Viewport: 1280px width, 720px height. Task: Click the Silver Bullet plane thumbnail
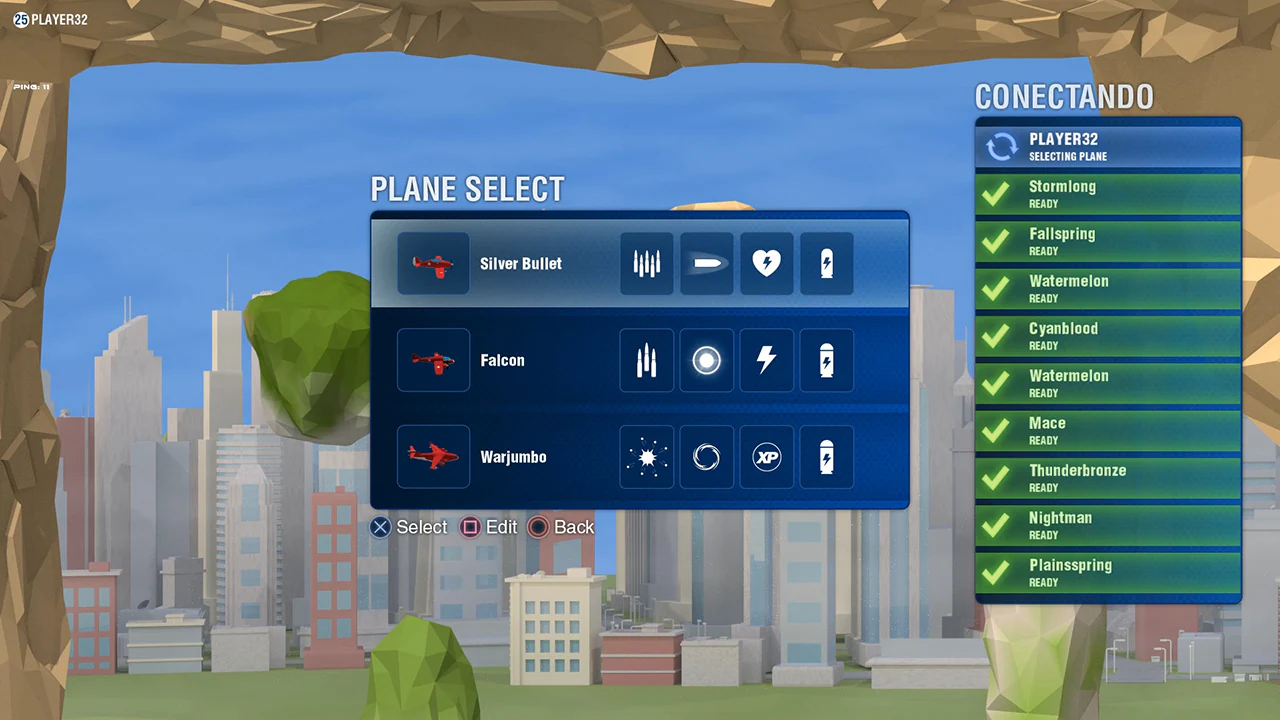(x=433, y=263)
